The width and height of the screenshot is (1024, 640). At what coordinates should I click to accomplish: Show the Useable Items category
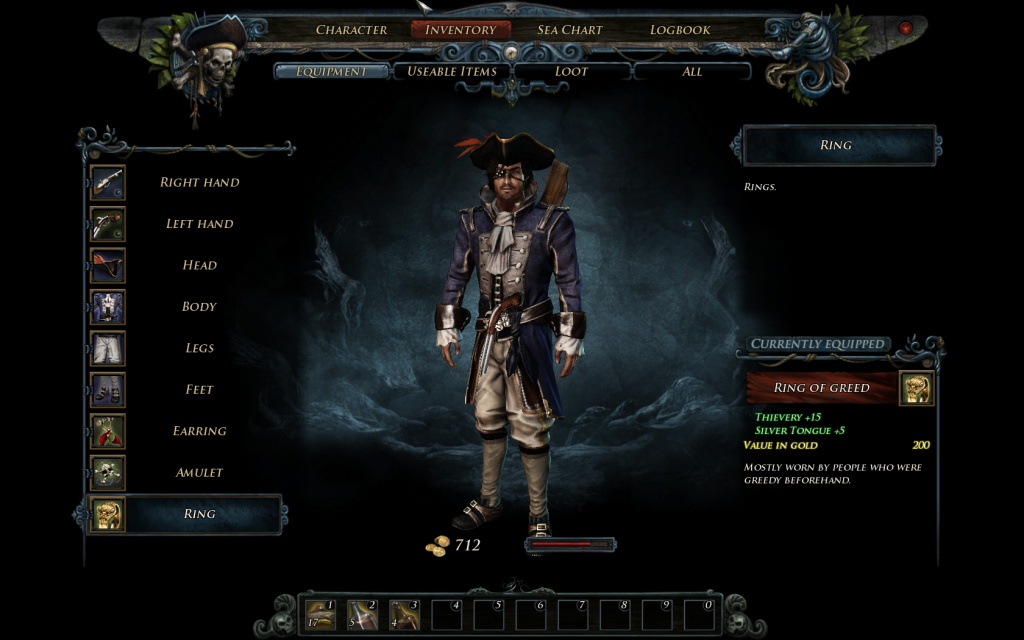[x=452, y=71]
